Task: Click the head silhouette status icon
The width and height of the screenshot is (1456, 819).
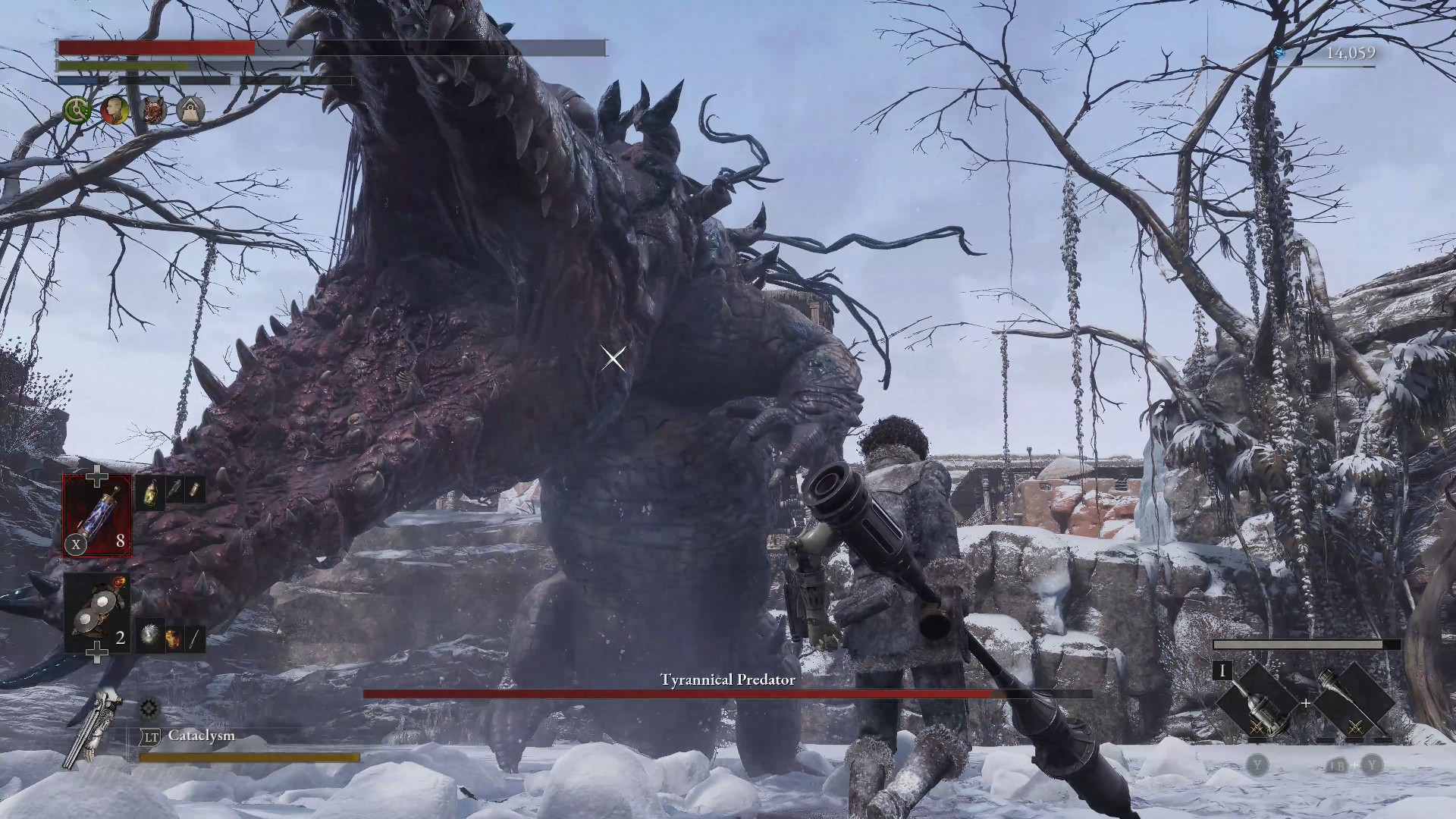Action: click(x=115, y=111)
